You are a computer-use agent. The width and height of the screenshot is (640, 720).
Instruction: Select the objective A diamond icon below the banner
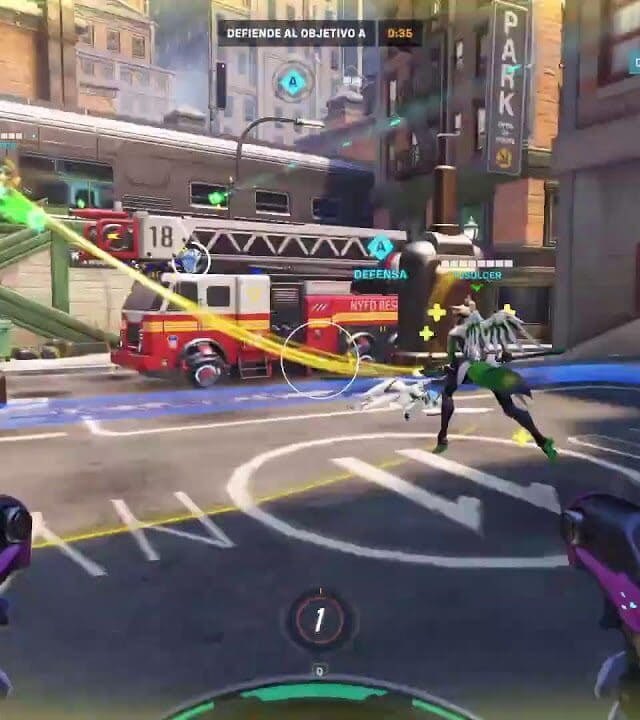292,80
